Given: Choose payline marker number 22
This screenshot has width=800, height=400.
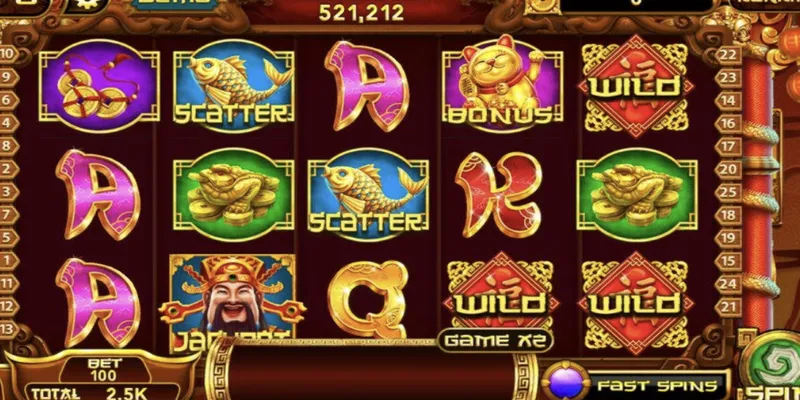Looking at the screenshot, I should click(727, 54).
